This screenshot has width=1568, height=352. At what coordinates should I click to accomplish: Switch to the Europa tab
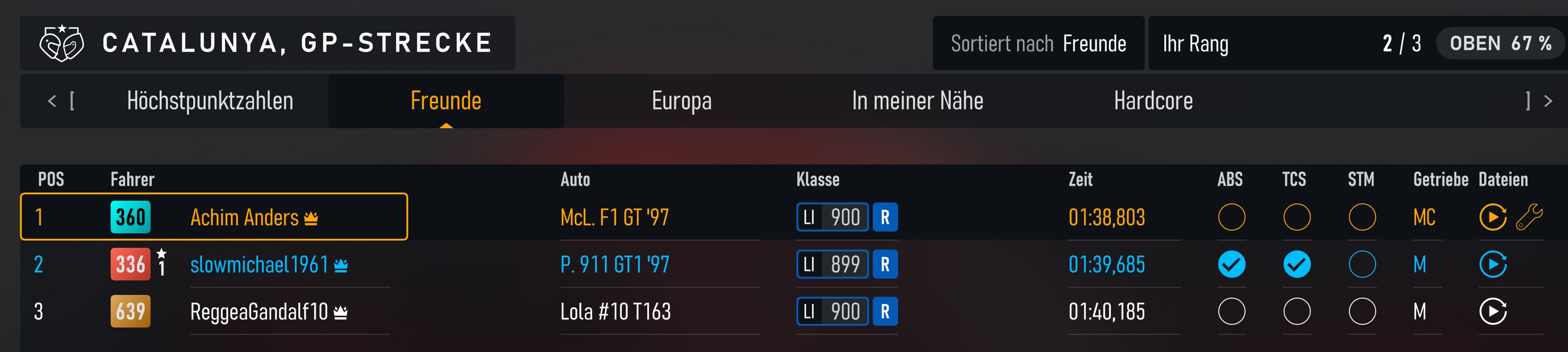tap(681, 101)
